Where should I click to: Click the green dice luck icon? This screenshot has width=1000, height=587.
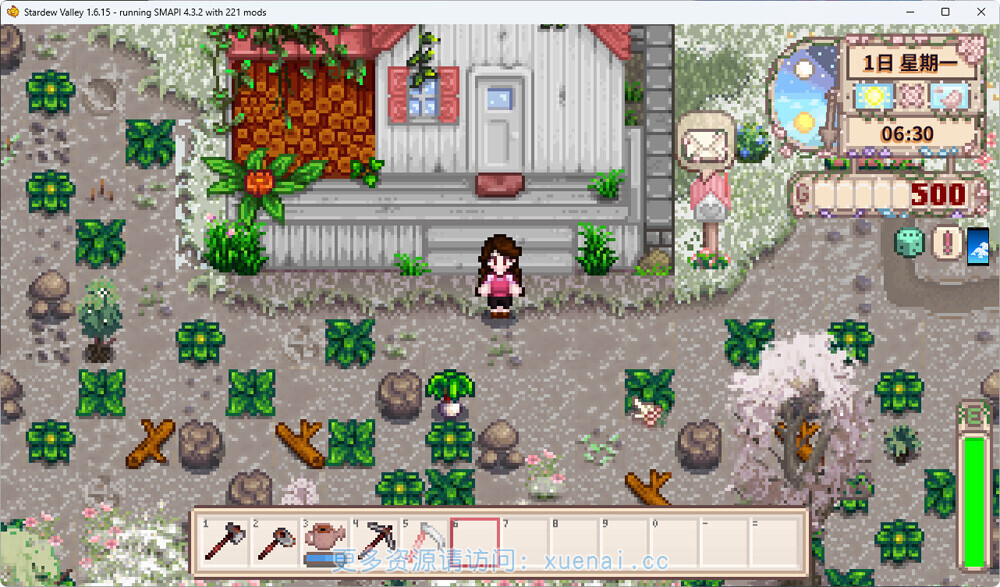(x=910, y=243)
